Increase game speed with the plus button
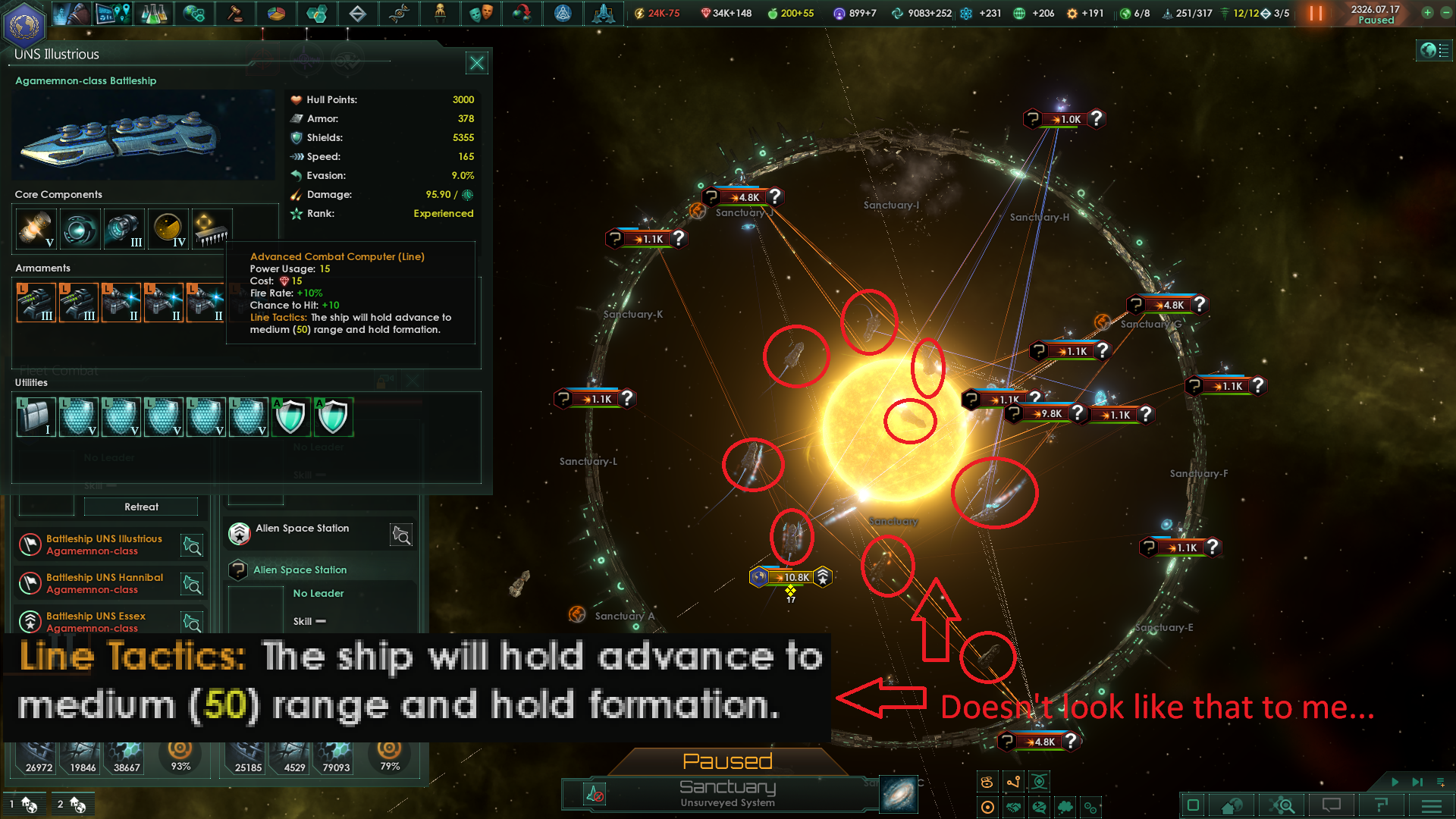The width and height of the screenshot is (1456, 819). click(x=1427, y=13)
